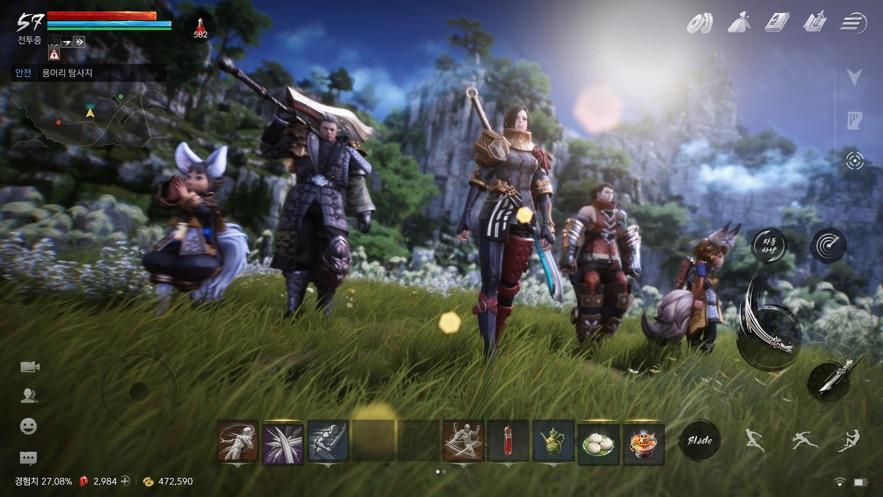Viewport: 883px width, 497px height.
Task: Toggle the Blade stance button
Action: pyautogui.click(x=699, y=439)
